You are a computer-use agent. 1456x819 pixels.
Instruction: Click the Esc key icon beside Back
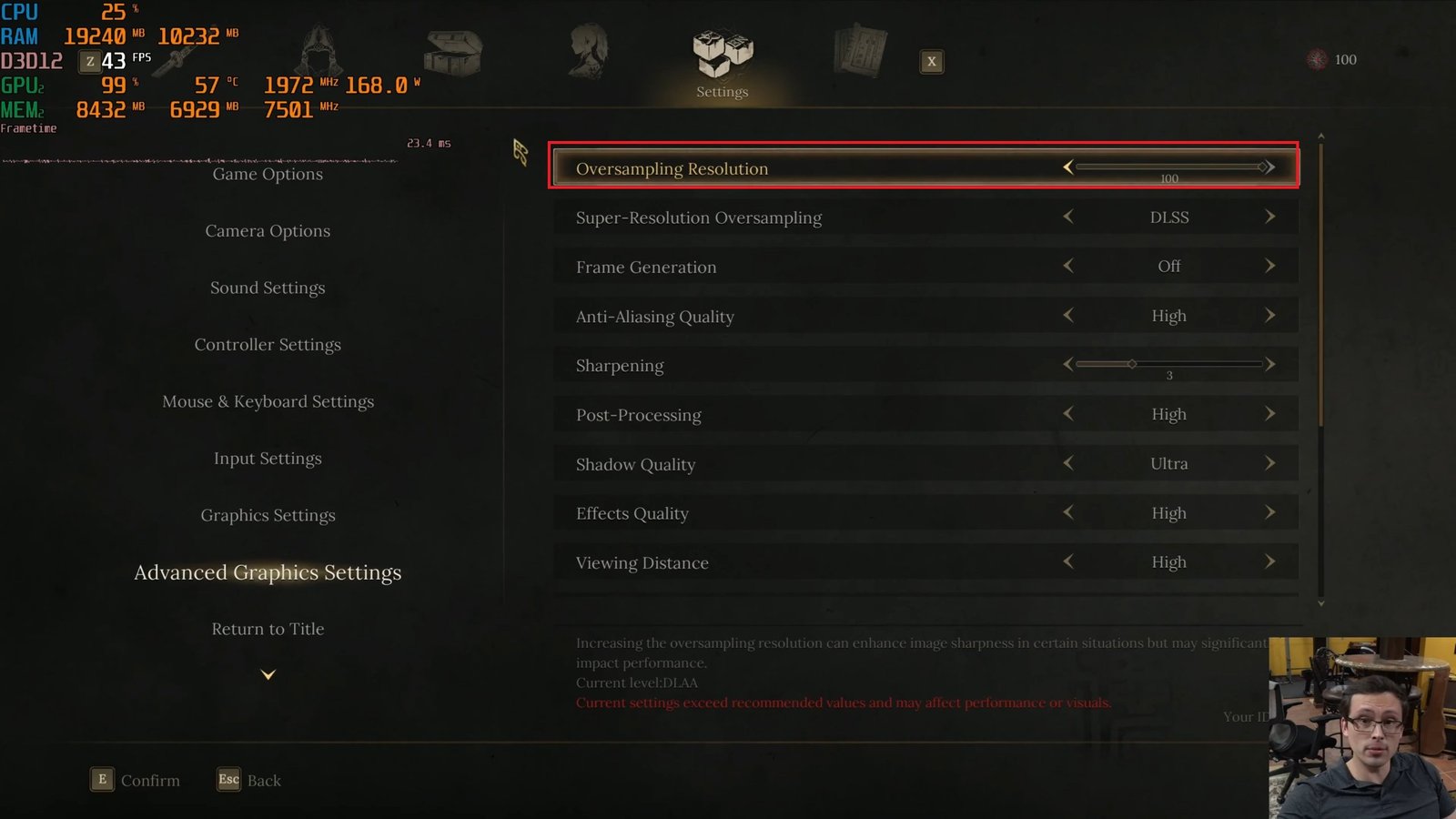coord(228,780)
